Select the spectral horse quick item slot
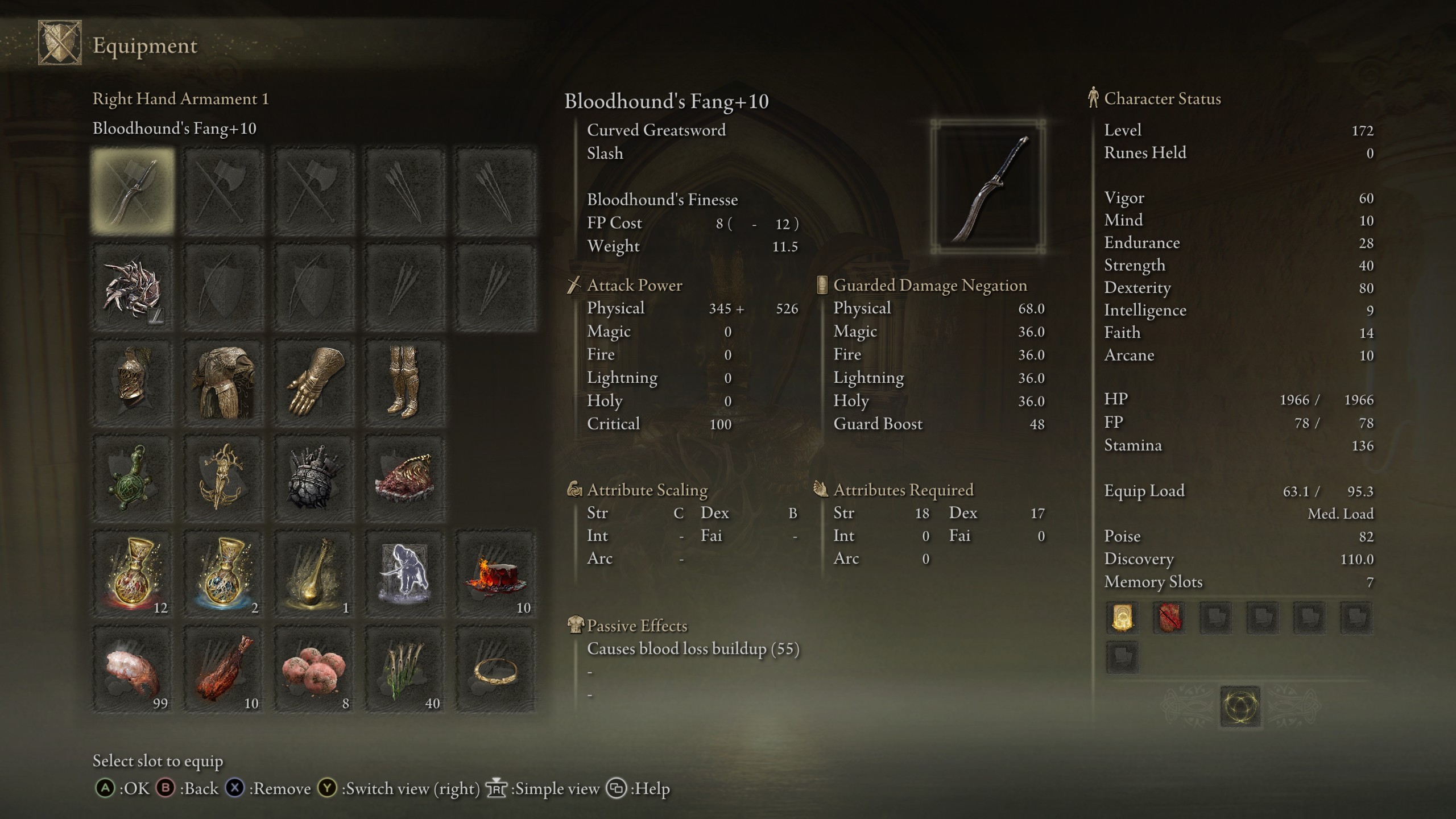This screenshot has width=1456, height=819. 404,574
